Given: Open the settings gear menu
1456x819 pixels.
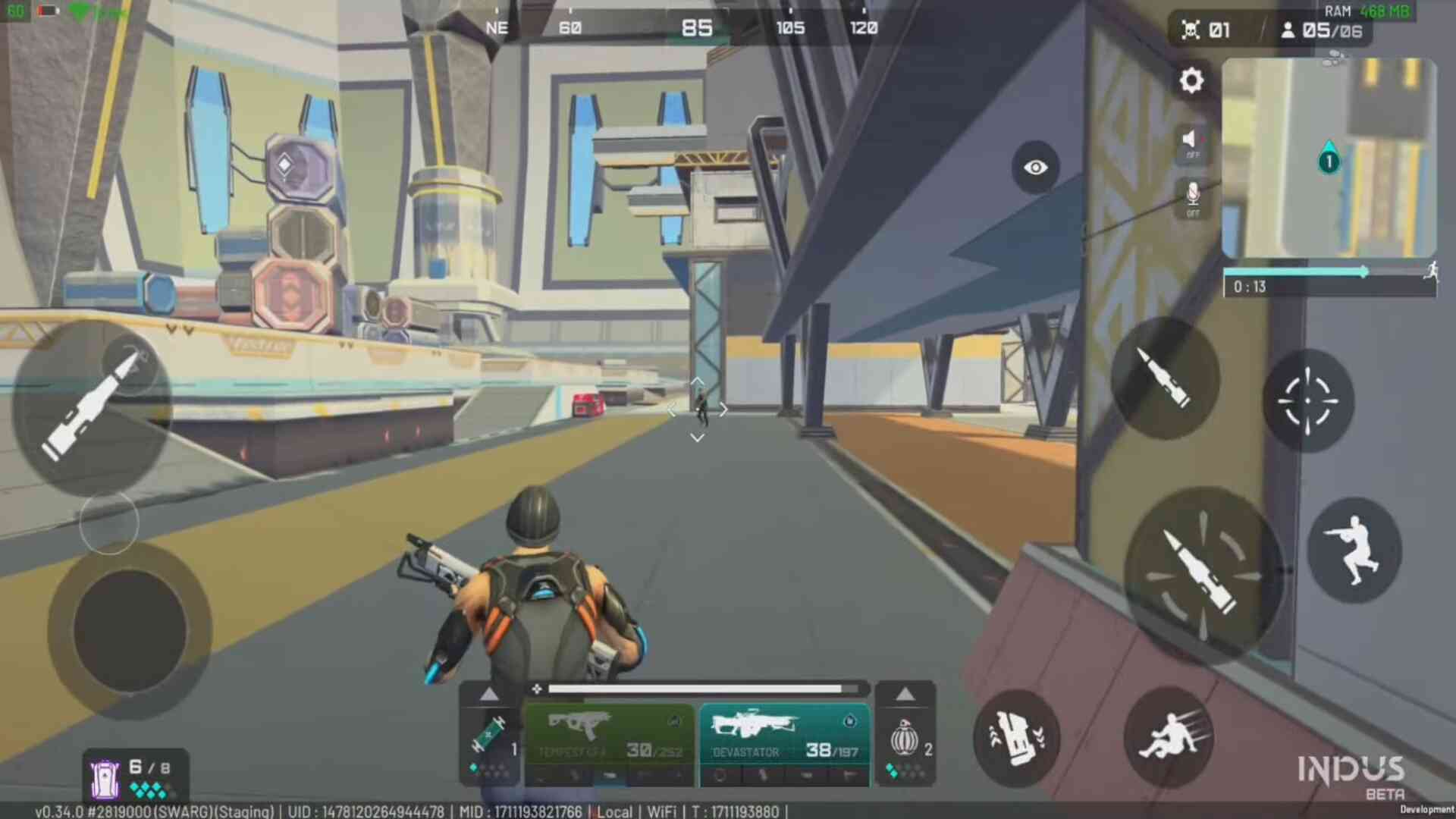Looking at the screenshot, I should pyautogui.click(x=1191, y=80).
